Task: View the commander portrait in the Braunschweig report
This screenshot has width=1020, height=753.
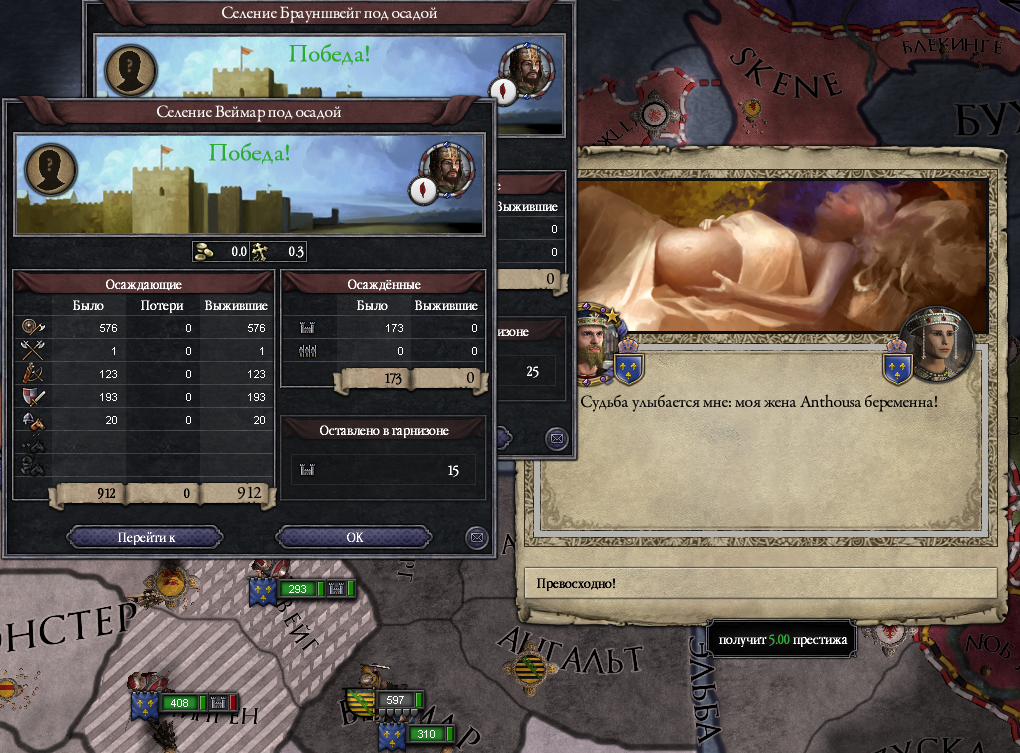Action: [x=523, y=65]
